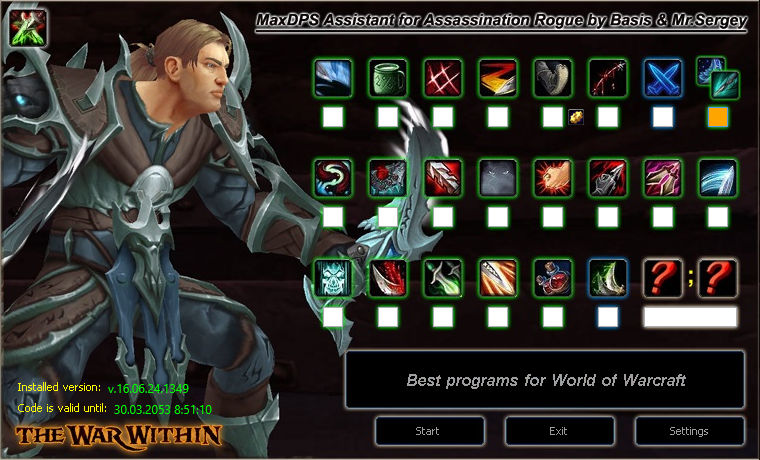
Task: Activate the punching fist ability icon
Action: click(x=552, y=177)
